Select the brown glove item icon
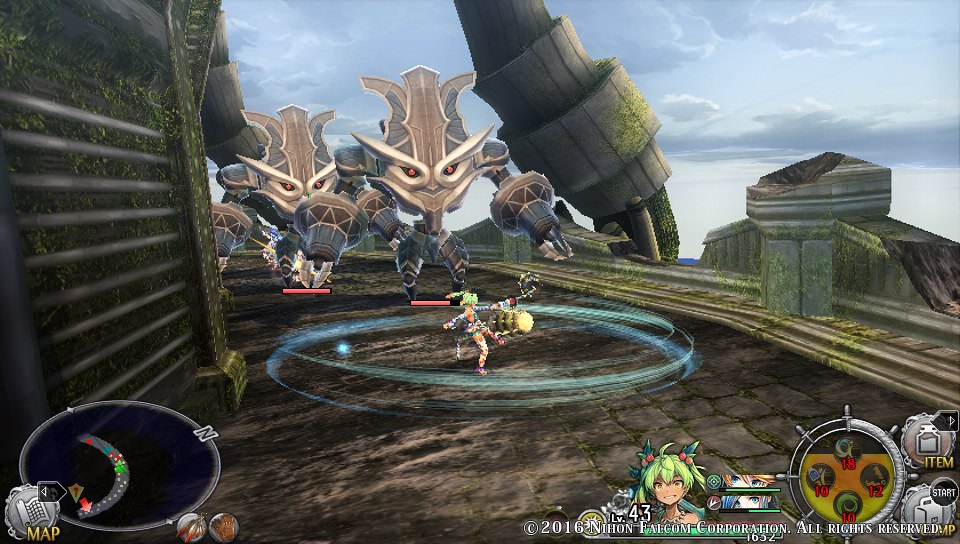Image resolution: width=960 pixels, height=544 pixels. point(223,526)
